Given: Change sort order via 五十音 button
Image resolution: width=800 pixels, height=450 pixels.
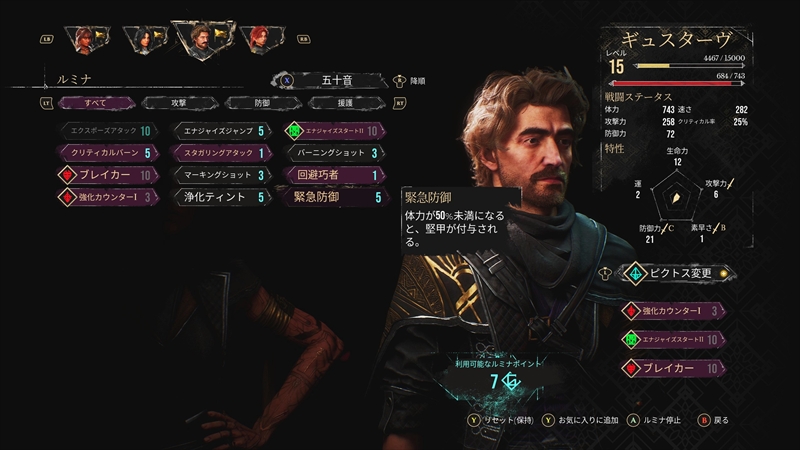Looking at the screenshot, I should (329, 80).
